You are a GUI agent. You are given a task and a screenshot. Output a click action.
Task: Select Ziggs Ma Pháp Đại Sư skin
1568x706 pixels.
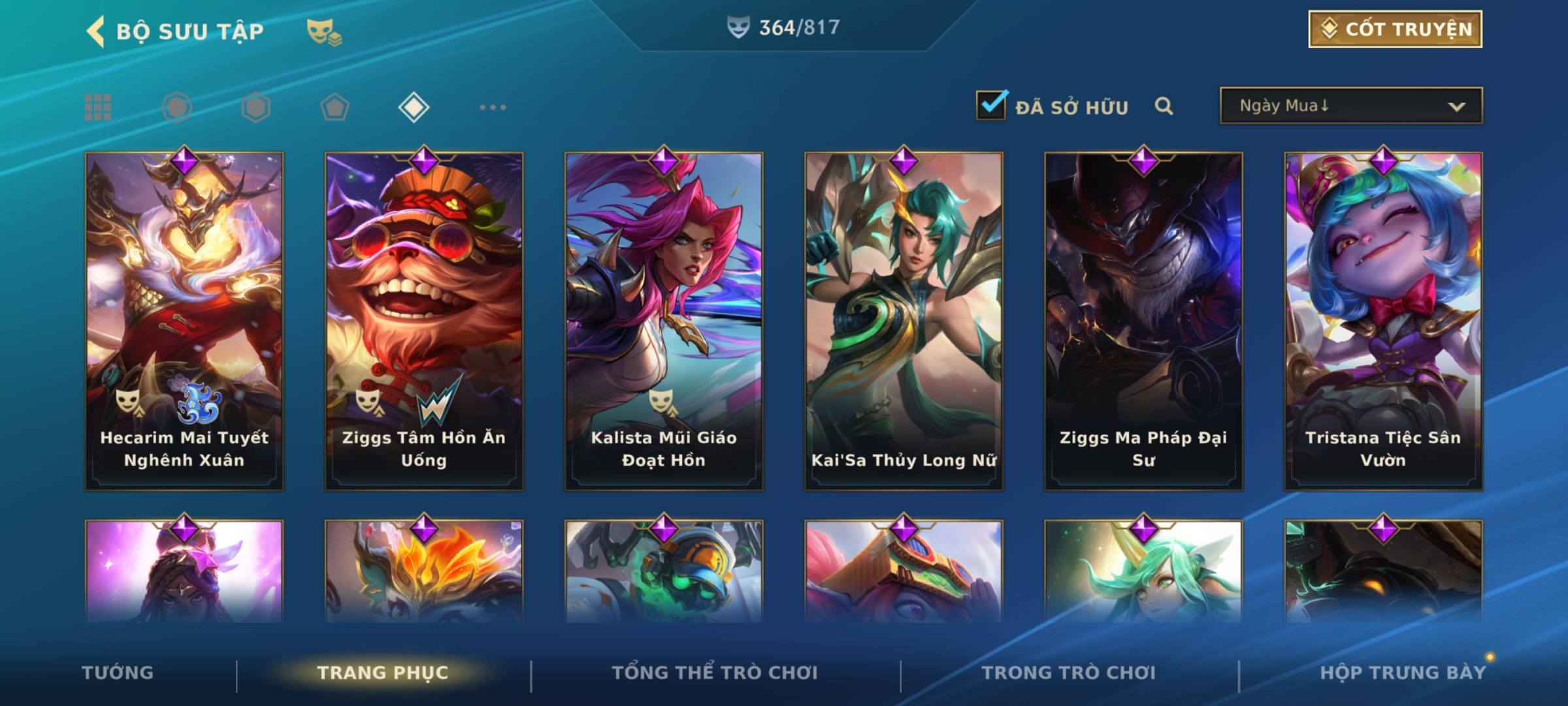pyautogui.click(x=1143, y=320)
